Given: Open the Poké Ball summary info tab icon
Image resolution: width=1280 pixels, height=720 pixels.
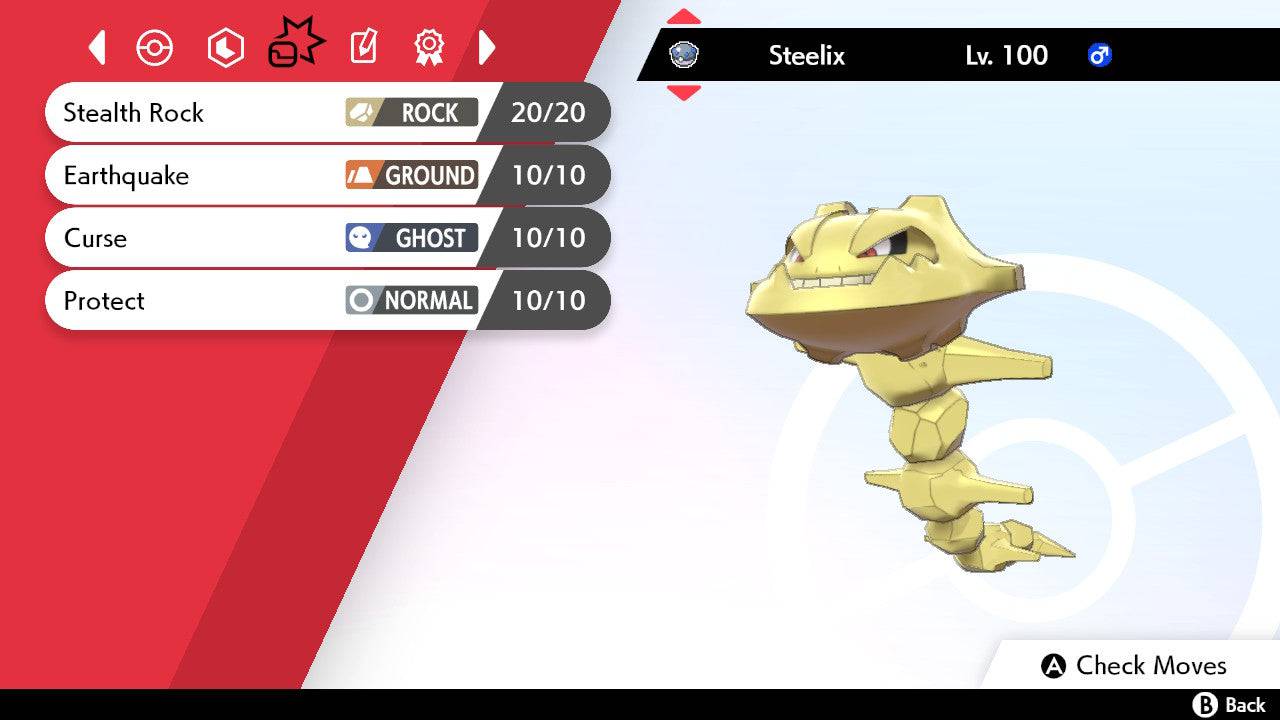Looking at the screenshot, I should tap(154, 47).
